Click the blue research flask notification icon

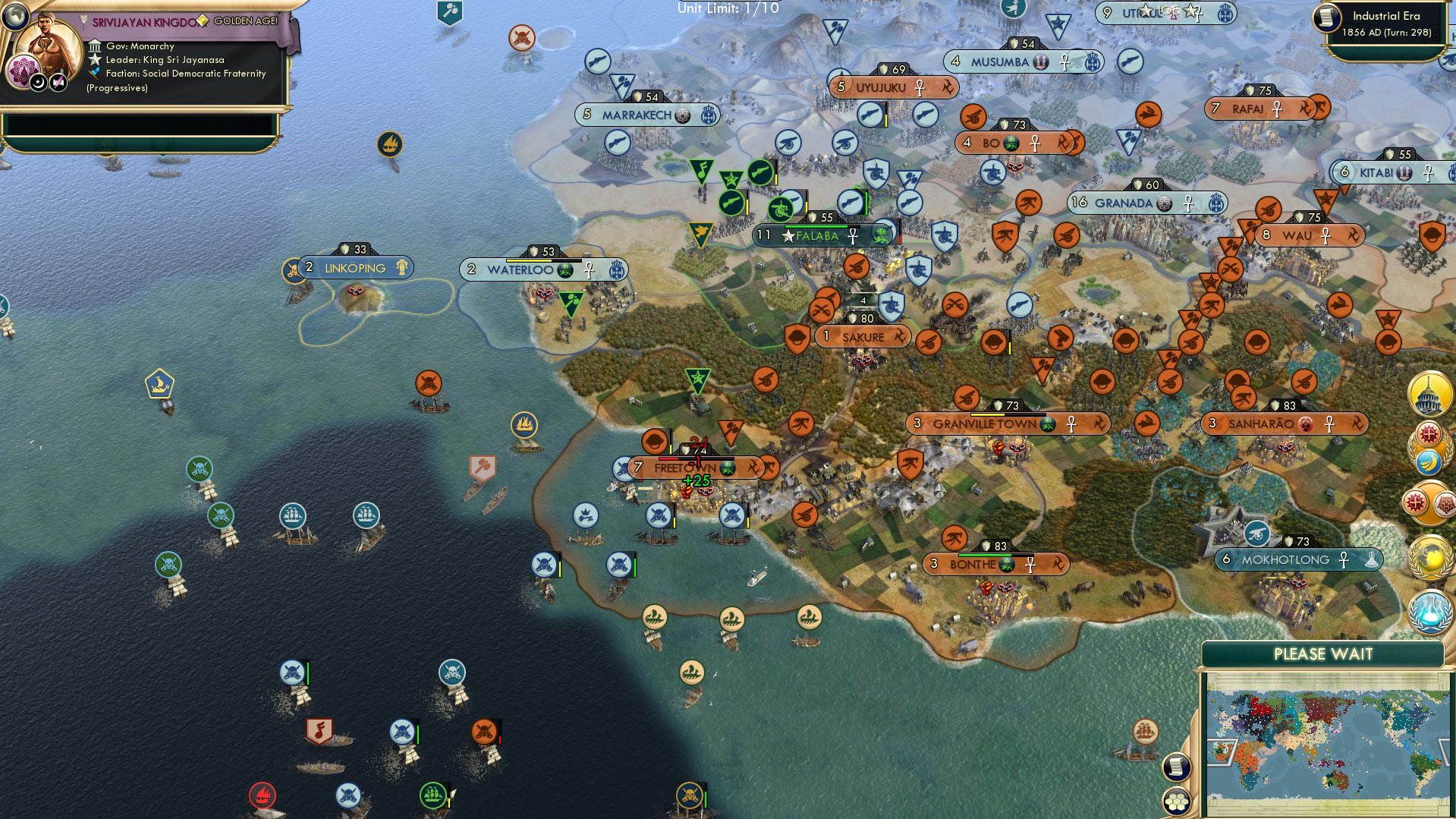click(1429, 612)
